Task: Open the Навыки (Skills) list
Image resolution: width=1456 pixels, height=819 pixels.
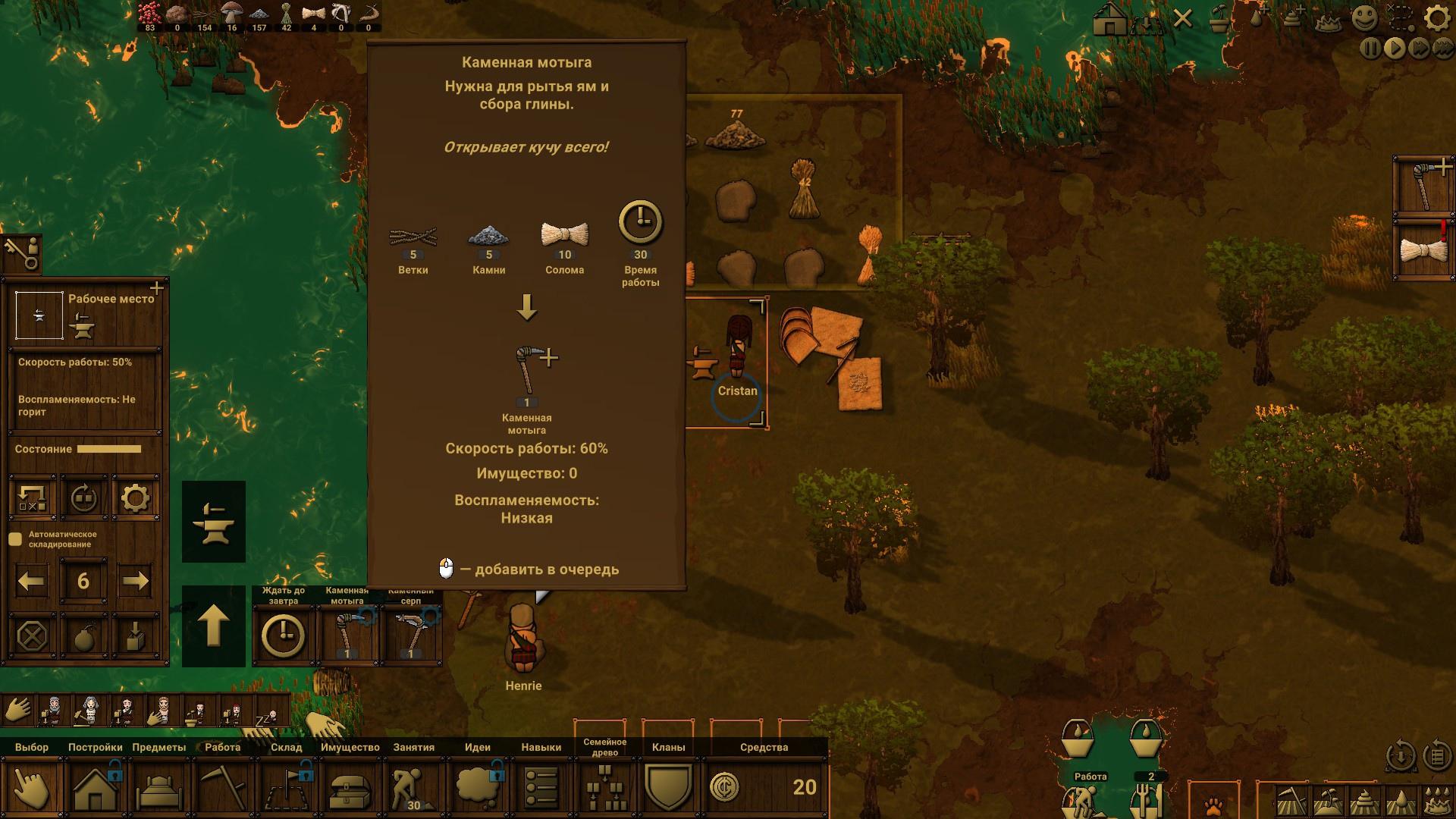Action: click(x=541, y=787)
